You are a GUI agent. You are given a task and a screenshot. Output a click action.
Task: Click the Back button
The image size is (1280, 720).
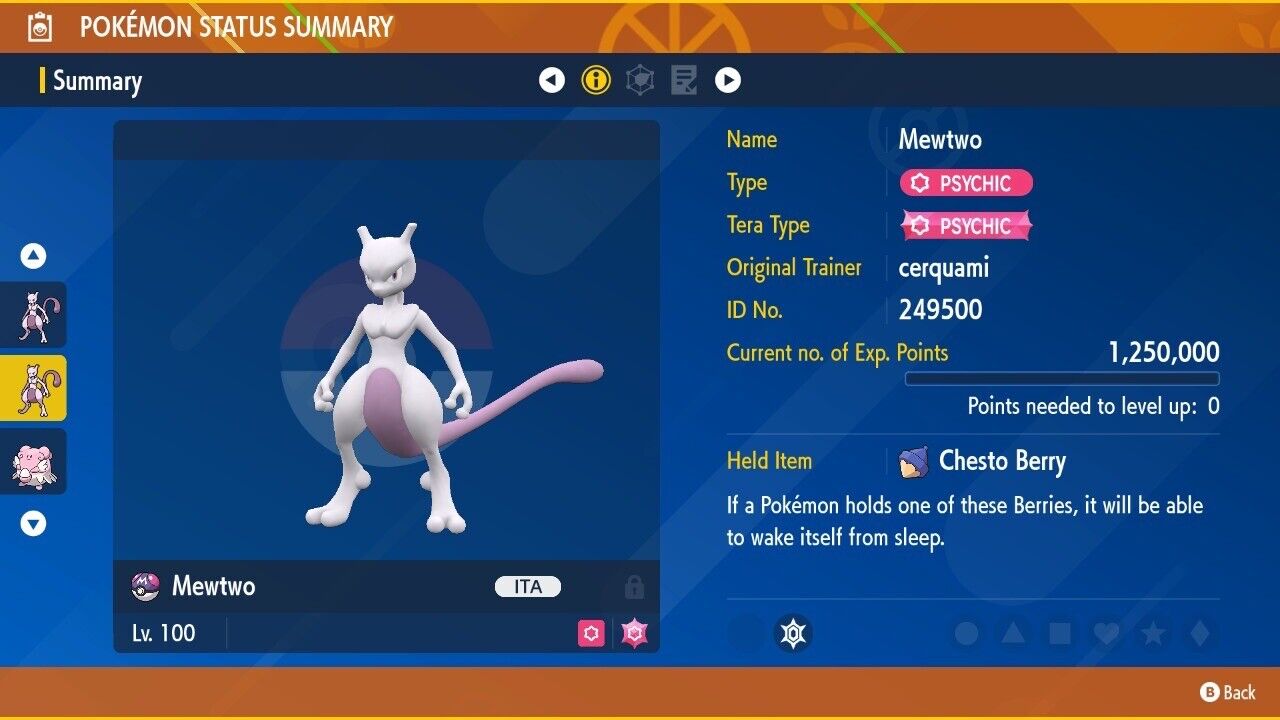pyautogui.click(x=1228, y=692)
